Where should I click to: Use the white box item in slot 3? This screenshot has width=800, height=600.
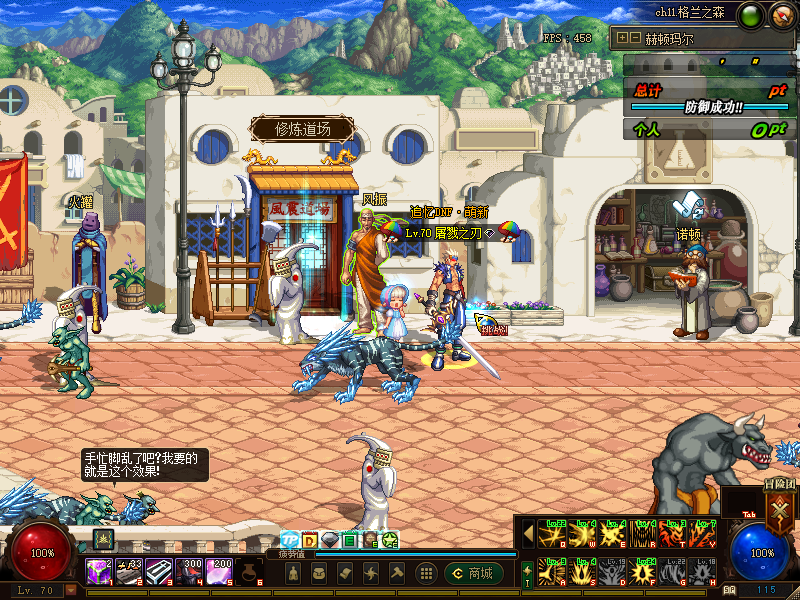click(158, 572)
